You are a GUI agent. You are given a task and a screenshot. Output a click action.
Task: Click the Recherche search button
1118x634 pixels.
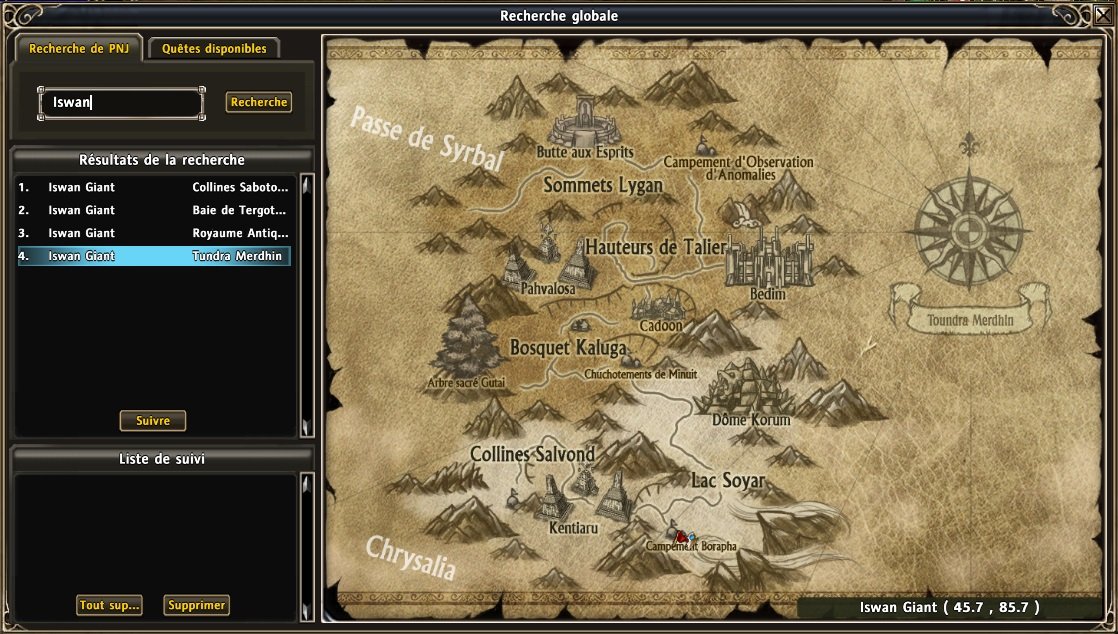click(258, 102)
